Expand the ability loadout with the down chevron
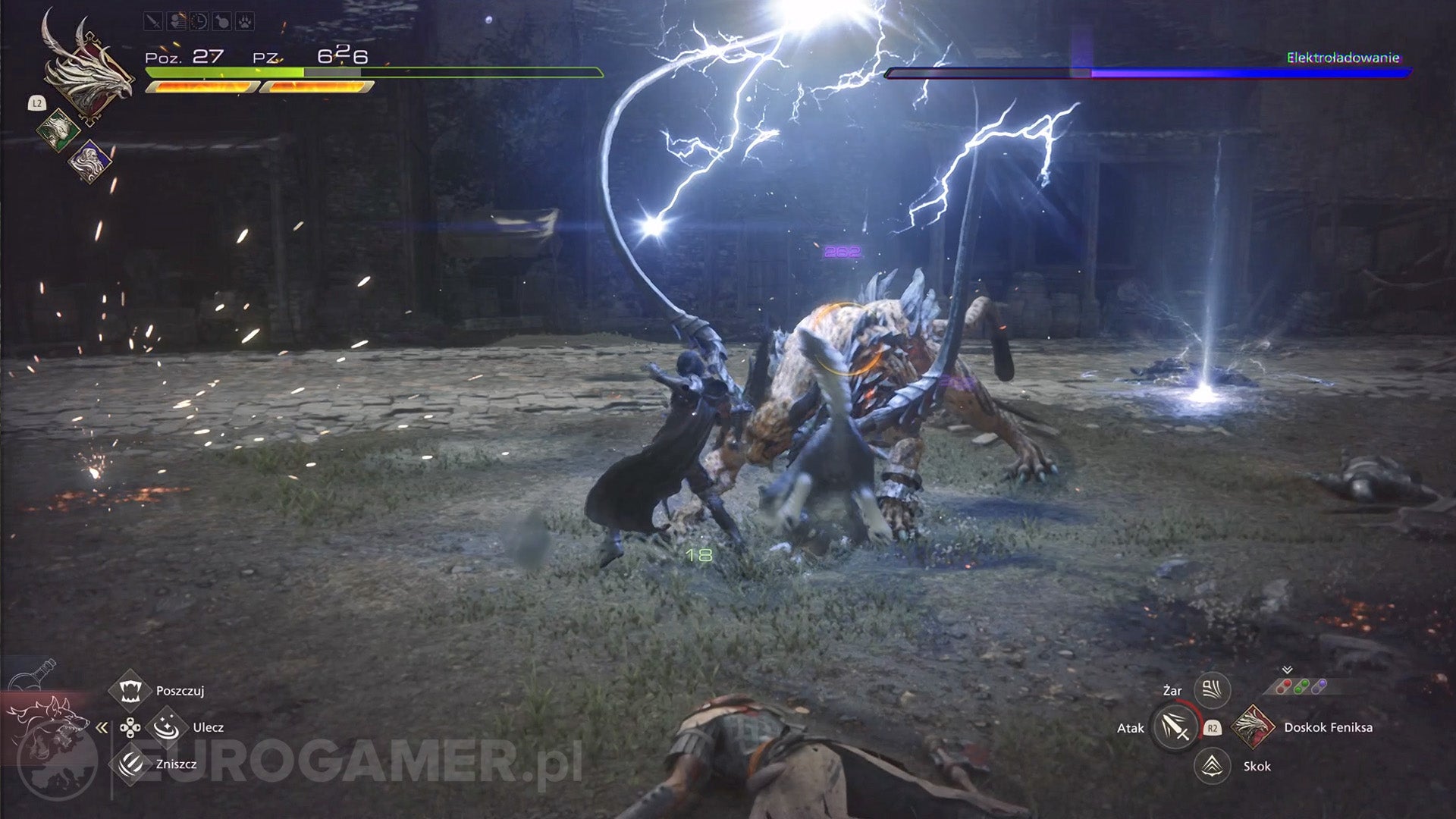 coord(1287,670)
